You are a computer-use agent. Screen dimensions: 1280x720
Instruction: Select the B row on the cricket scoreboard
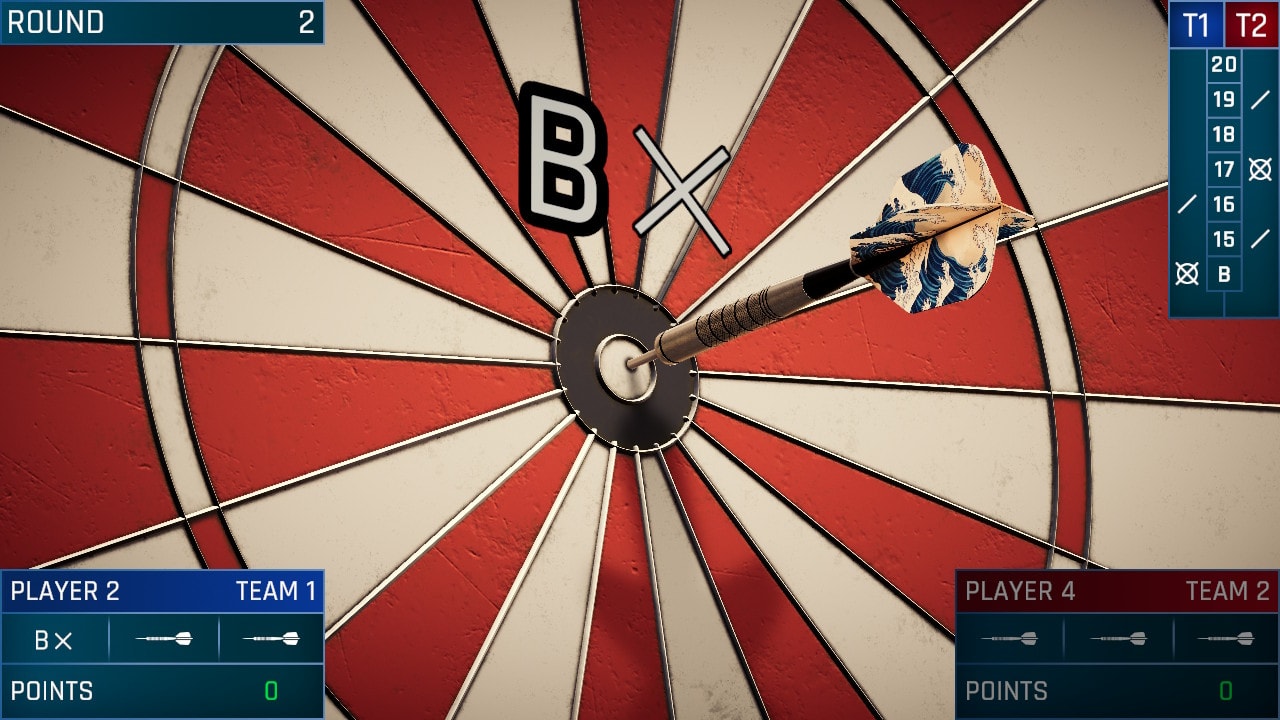(1223, 273)
